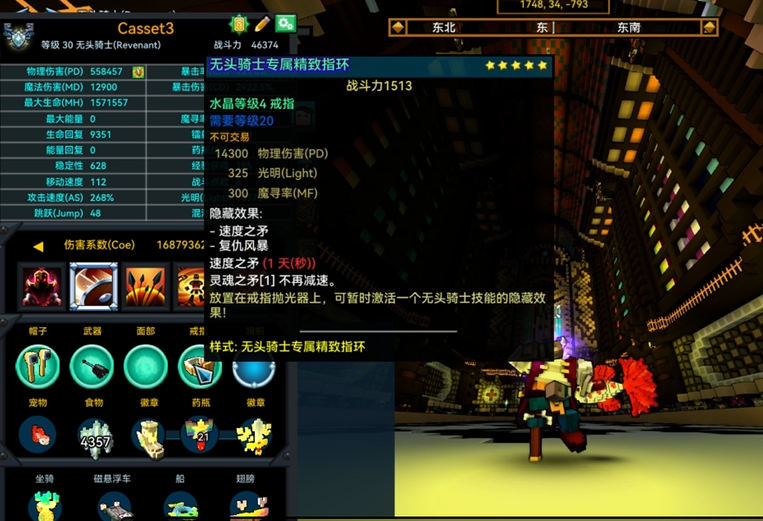This screenshot has width=763, height=521.
Task: Click the green hexagon badge icon
Action: [239, 24]
